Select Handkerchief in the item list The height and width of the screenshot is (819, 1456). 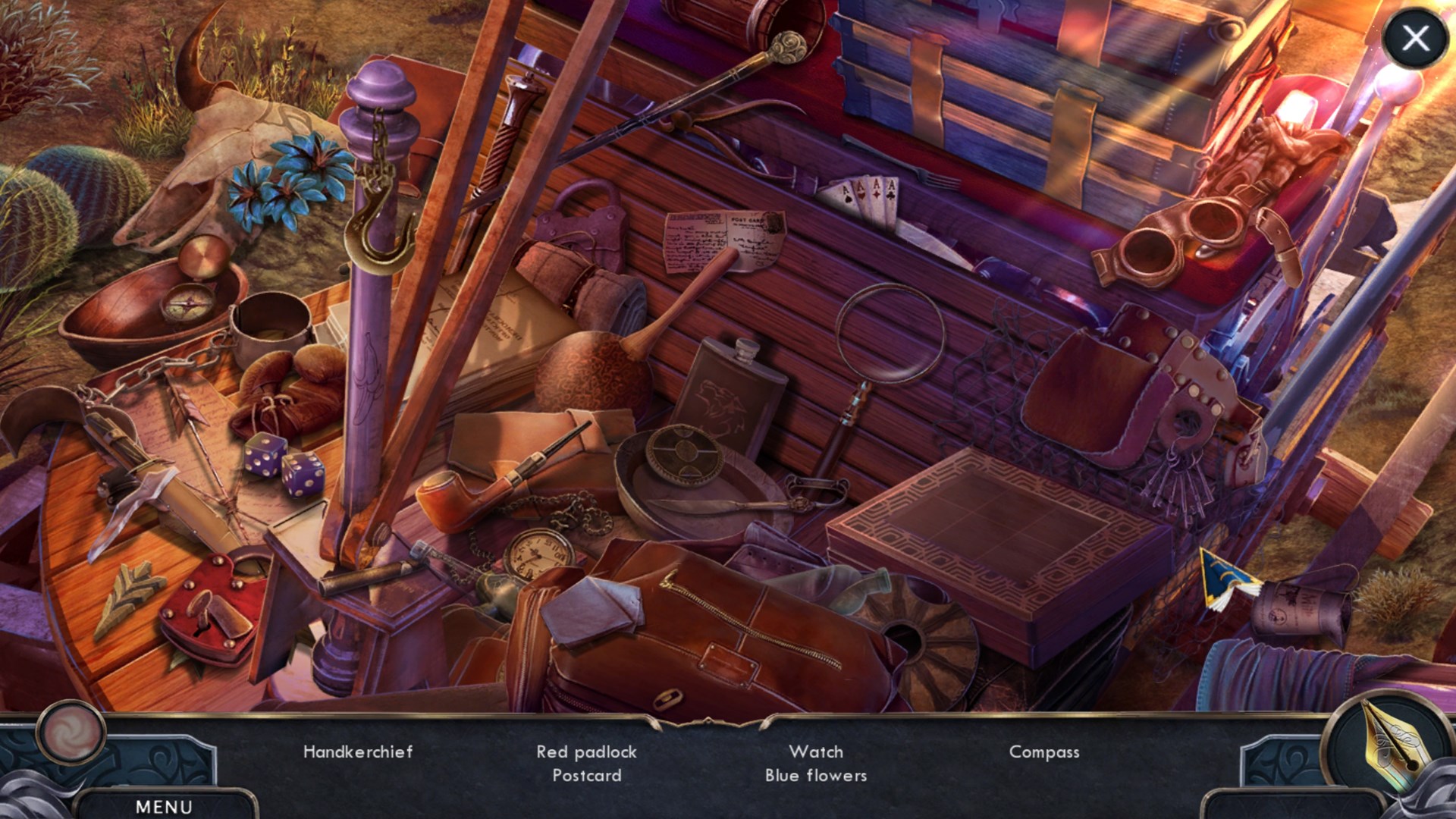click(x=358, y=752)
